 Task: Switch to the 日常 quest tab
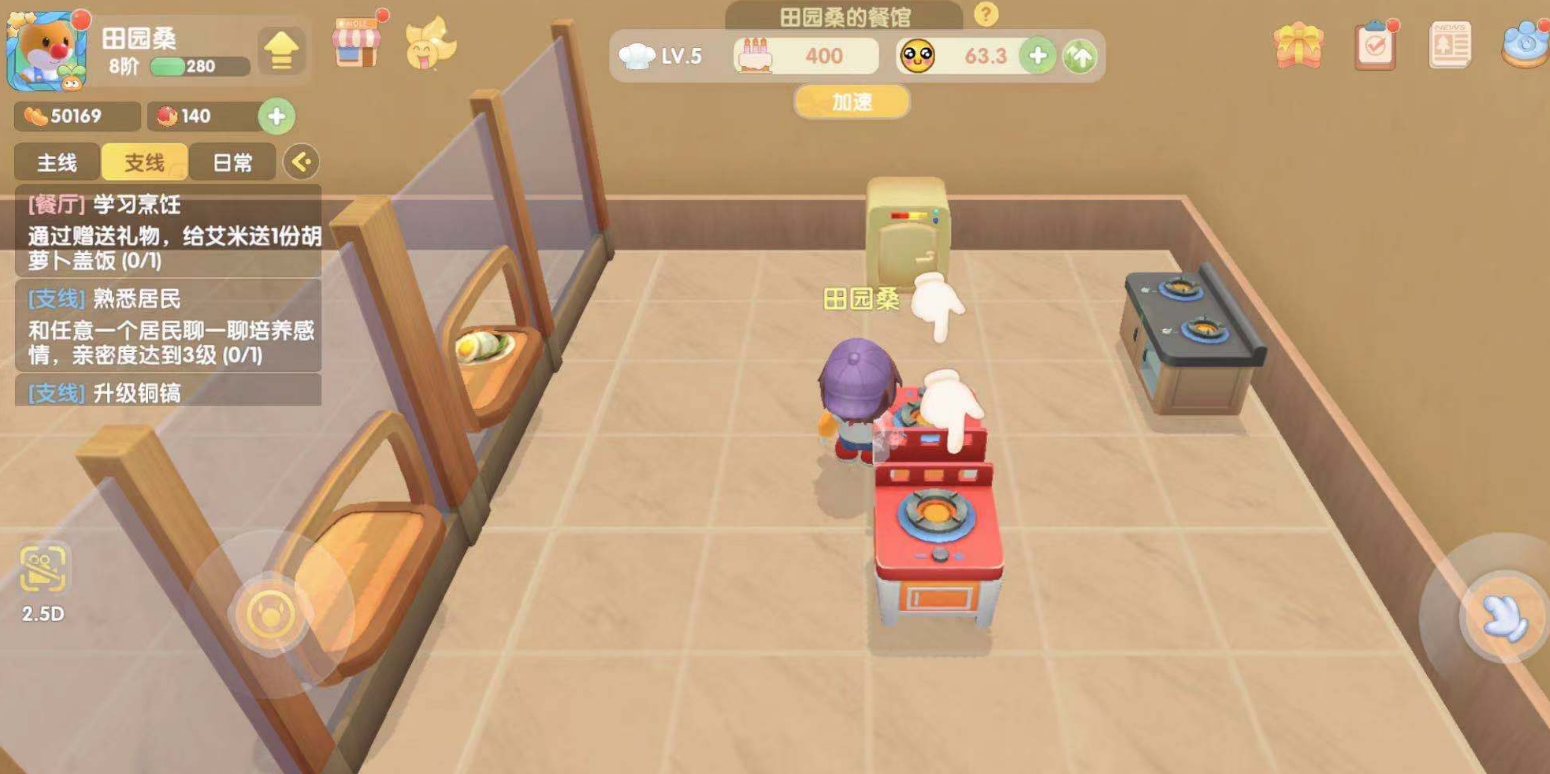coord(232,162)
